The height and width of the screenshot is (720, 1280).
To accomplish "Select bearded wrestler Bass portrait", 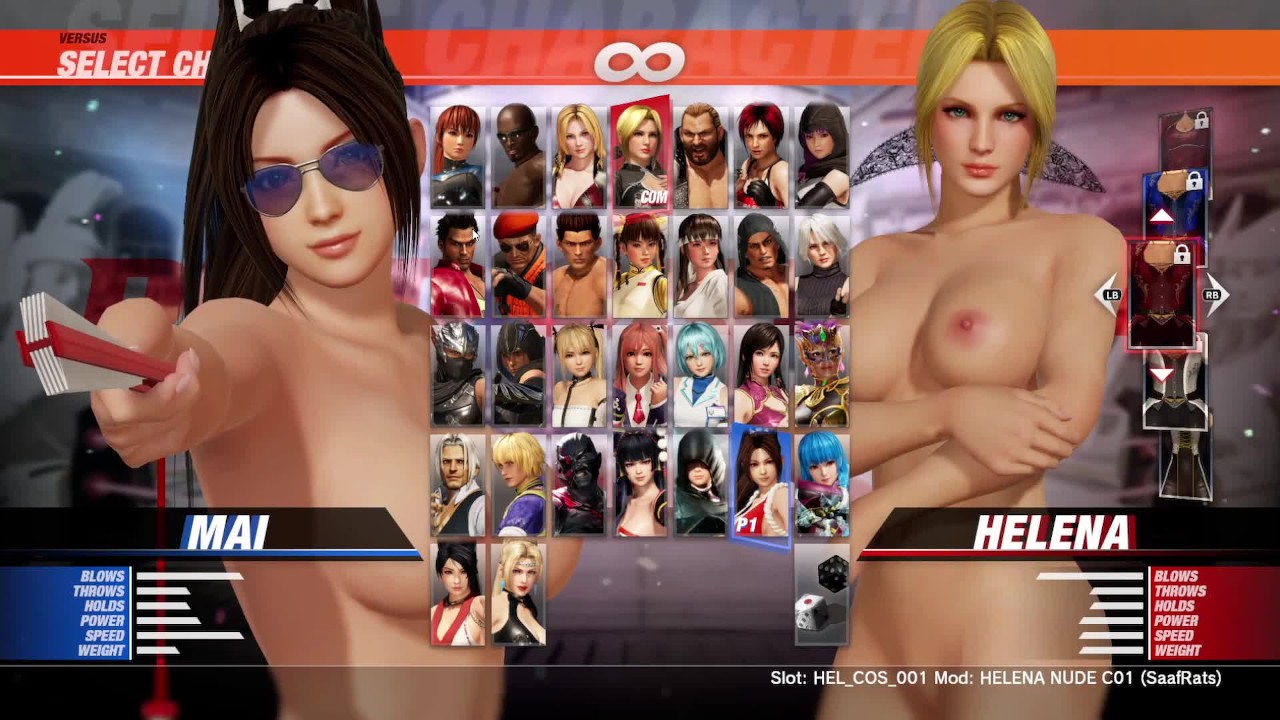I will [701, 156].
